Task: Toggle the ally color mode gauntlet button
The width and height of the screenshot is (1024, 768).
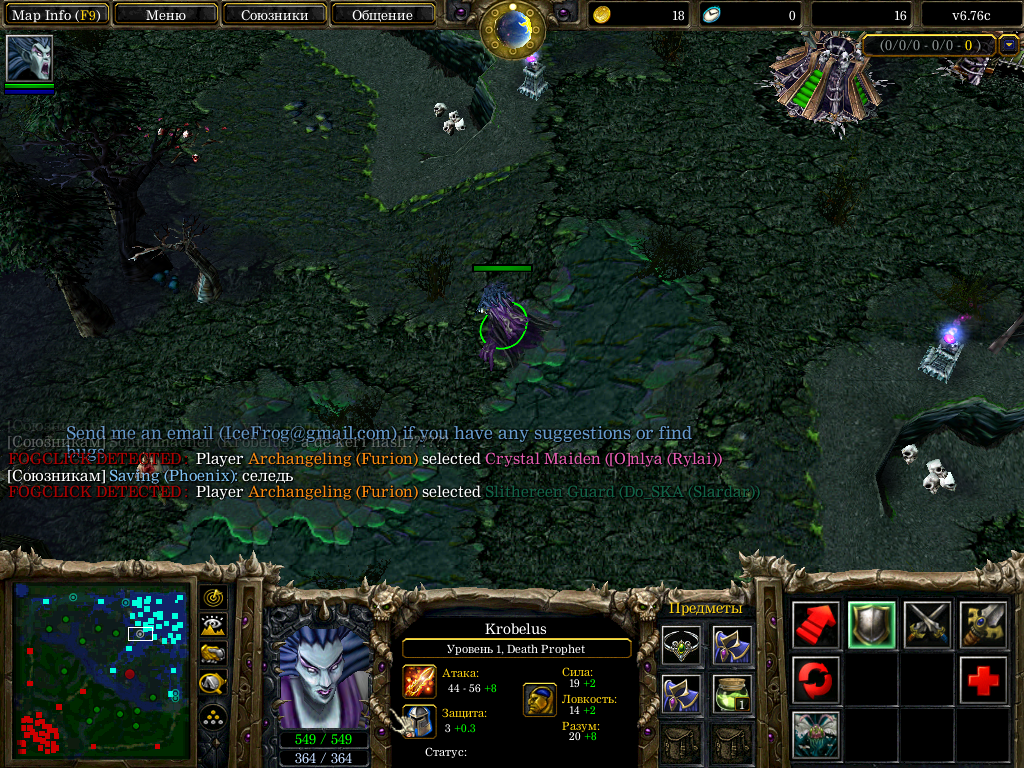Action: tap(214, 655)
